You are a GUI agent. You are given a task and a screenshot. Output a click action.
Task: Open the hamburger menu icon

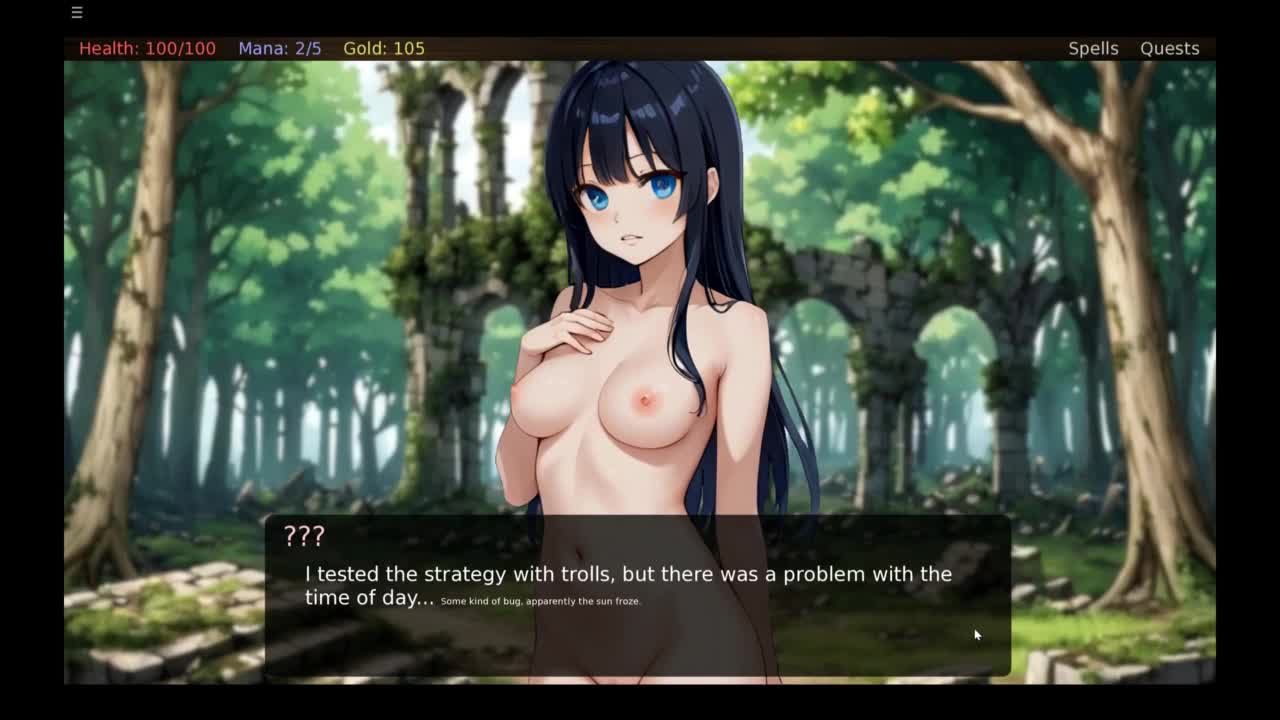(77, 13)
